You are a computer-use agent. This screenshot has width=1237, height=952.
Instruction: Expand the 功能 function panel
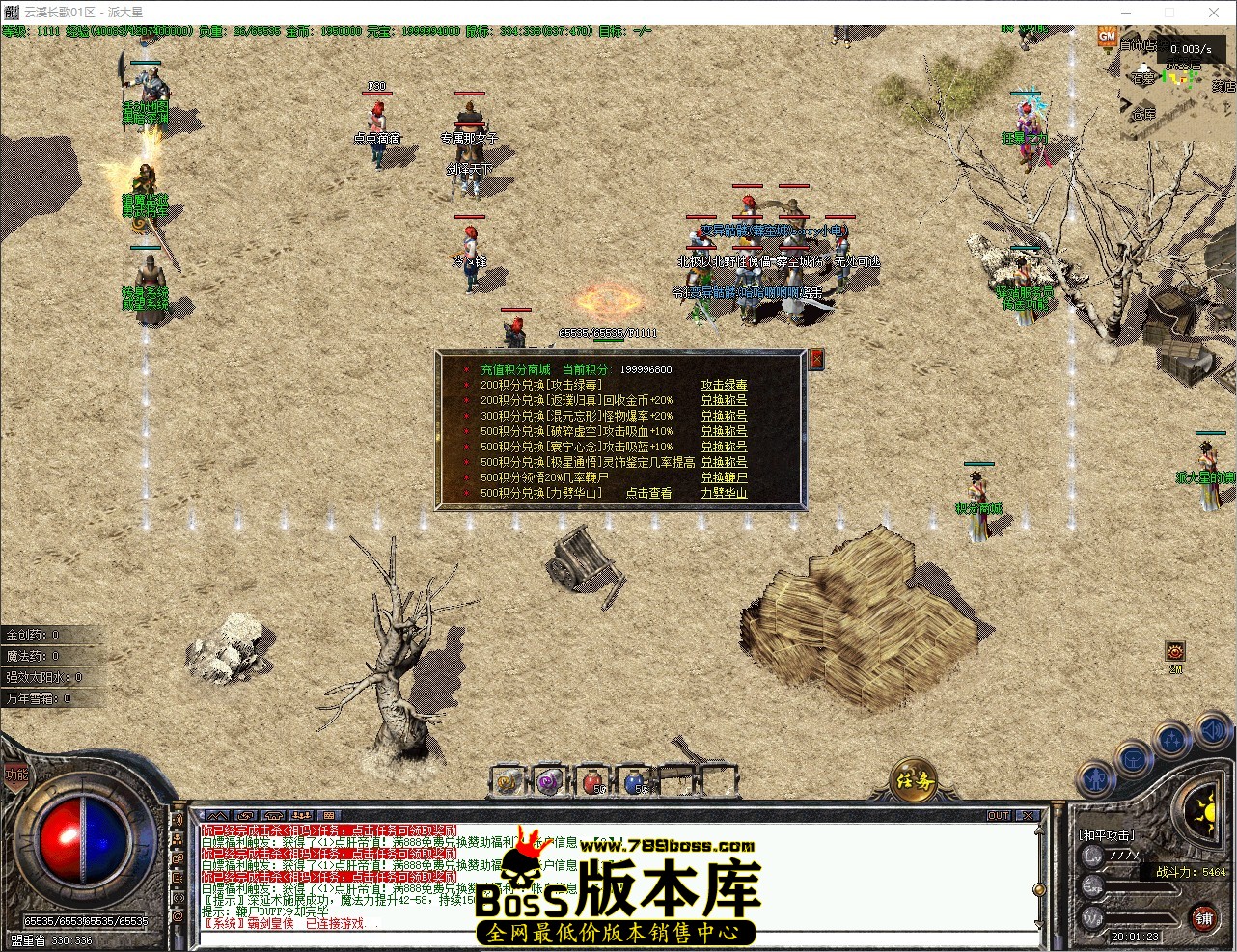(x=17, y=776)
